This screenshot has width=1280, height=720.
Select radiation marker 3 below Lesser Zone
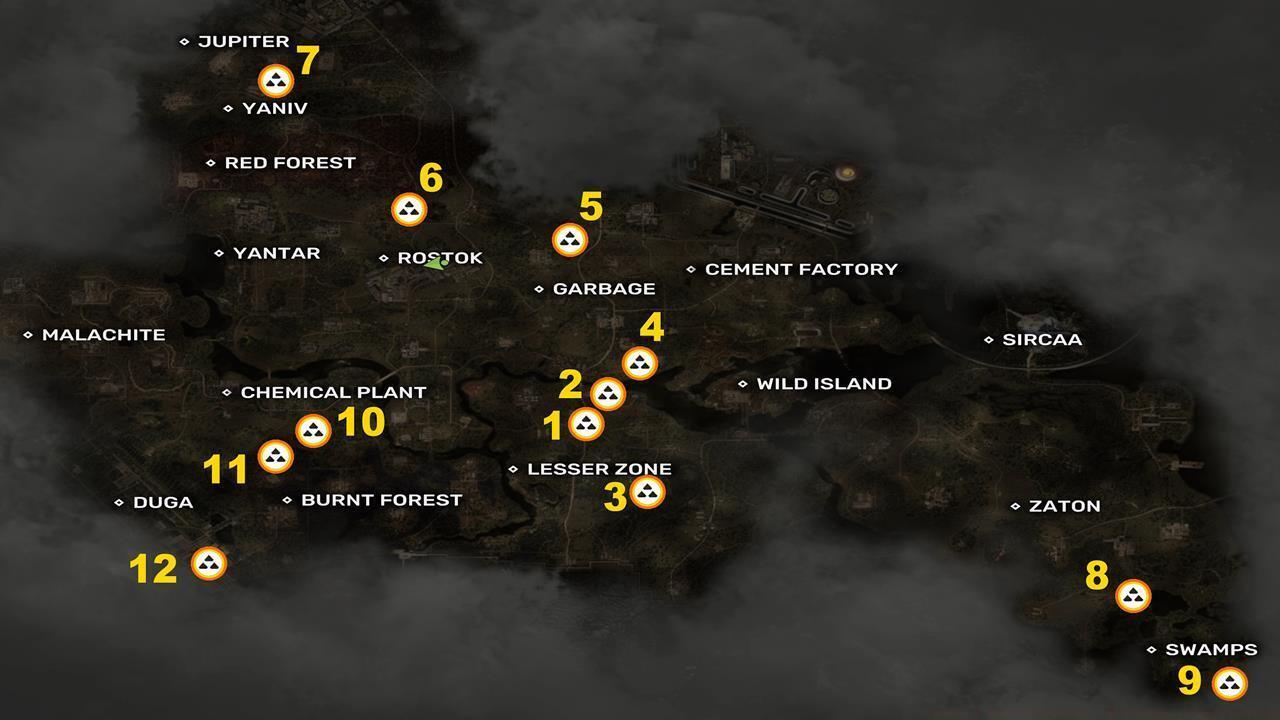click(648, 490)
